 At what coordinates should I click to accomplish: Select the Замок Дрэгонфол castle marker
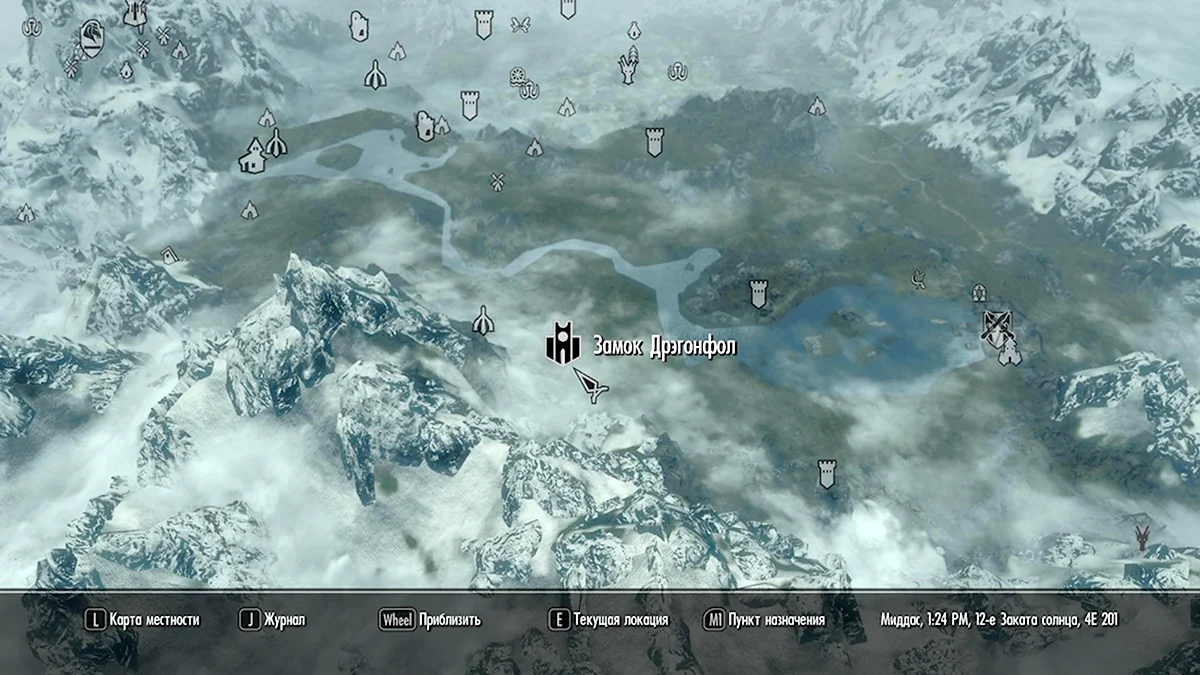[563, 345]
